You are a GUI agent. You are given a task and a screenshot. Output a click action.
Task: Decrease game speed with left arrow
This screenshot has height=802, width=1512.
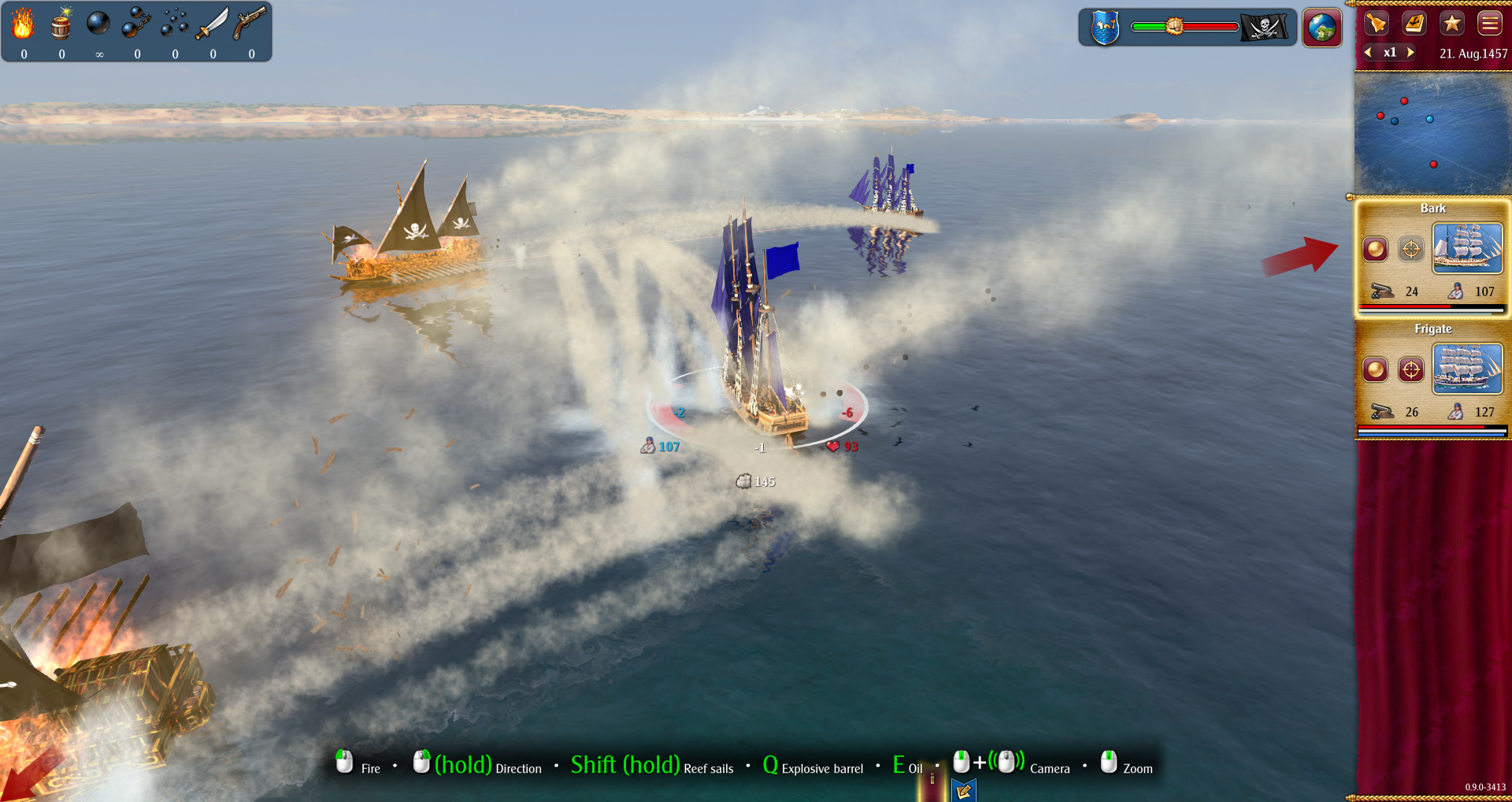[x=1369, y=52]
